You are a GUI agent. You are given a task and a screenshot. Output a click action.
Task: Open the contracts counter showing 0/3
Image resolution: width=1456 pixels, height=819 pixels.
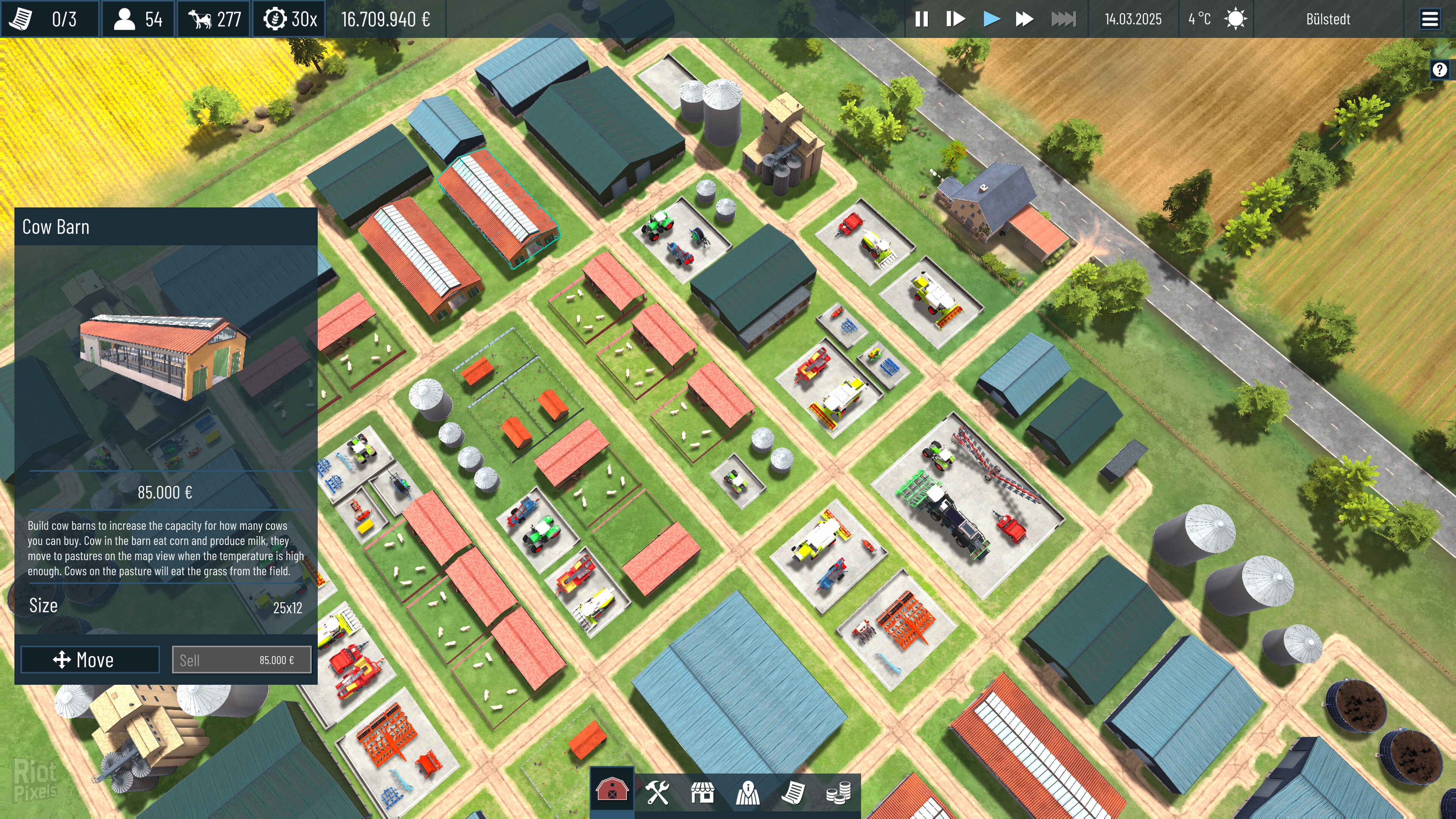click(x=50, y=19)
